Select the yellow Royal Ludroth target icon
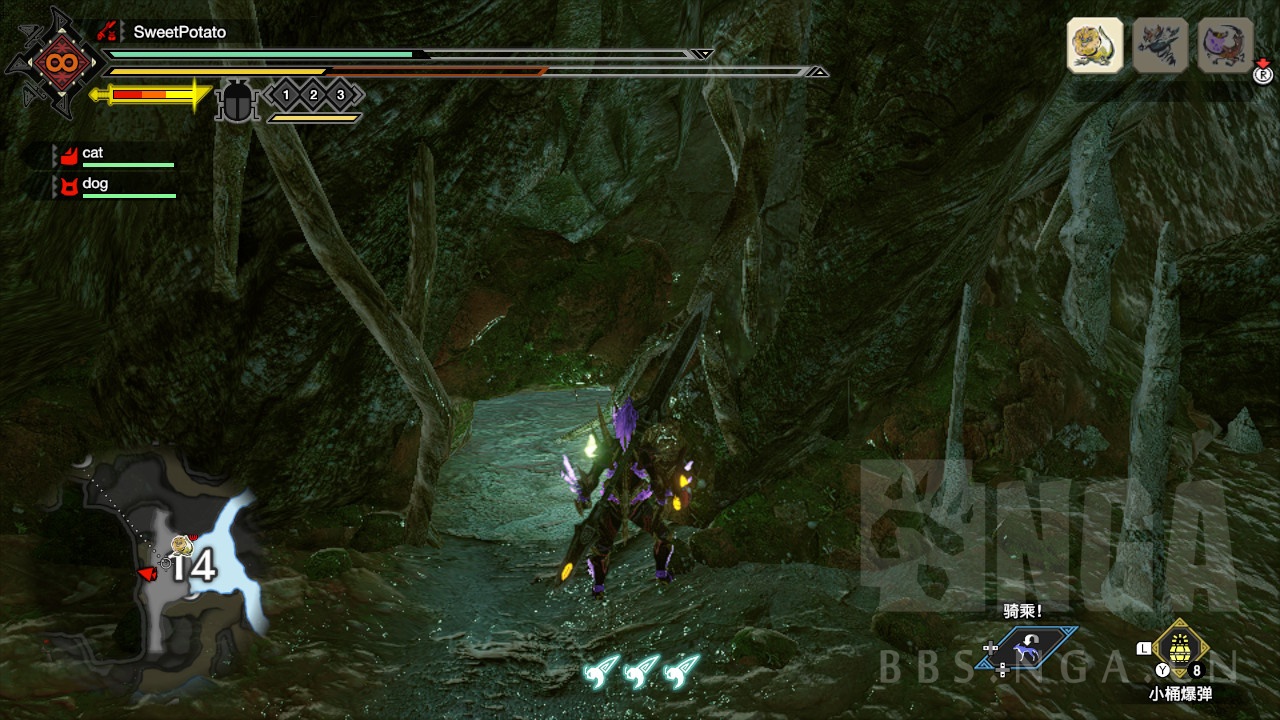 pos(1095,45)
